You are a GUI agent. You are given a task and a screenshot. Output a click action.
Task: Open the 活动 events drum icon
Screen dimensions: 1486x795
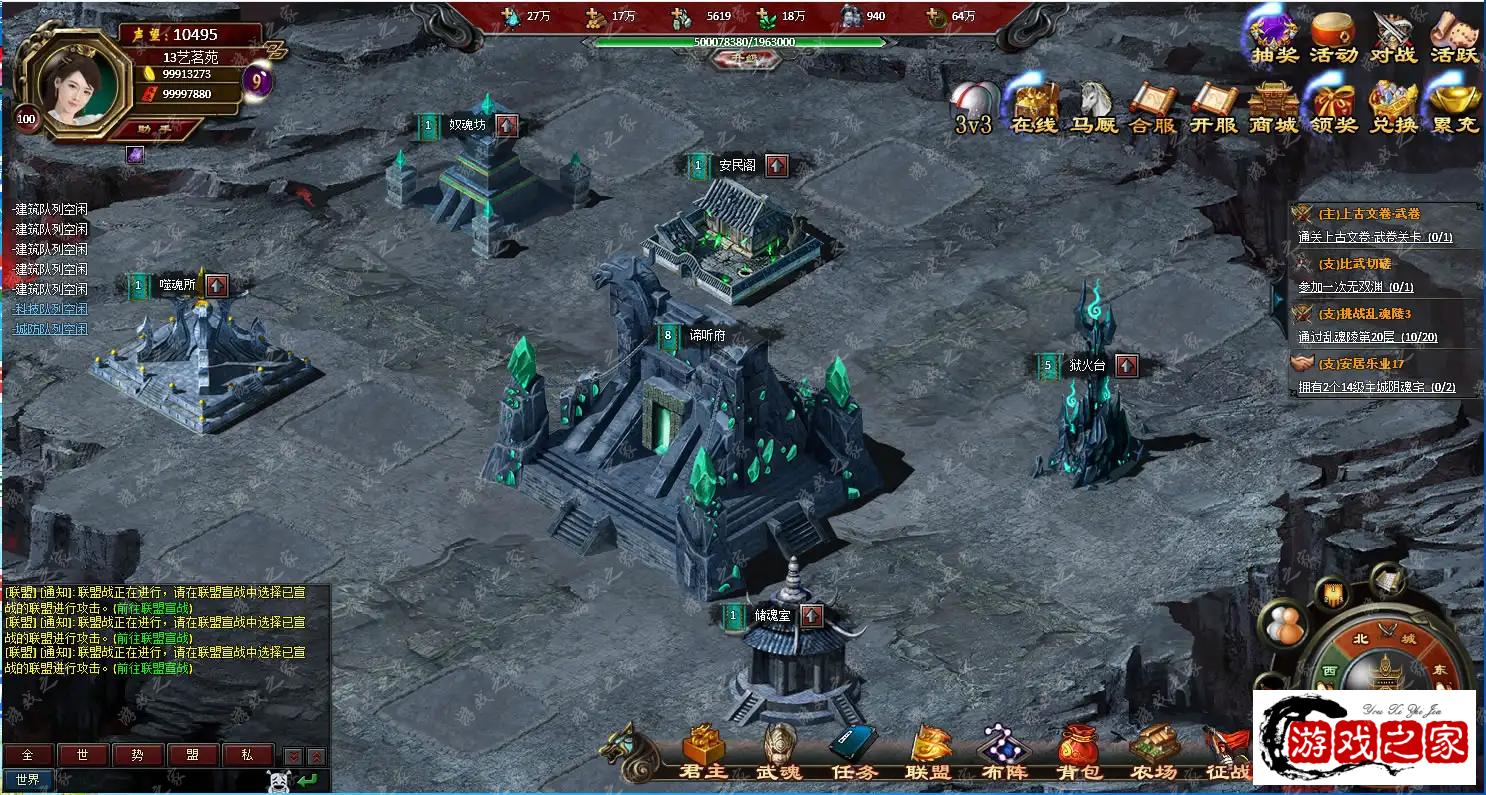[x=1333, y=39]
